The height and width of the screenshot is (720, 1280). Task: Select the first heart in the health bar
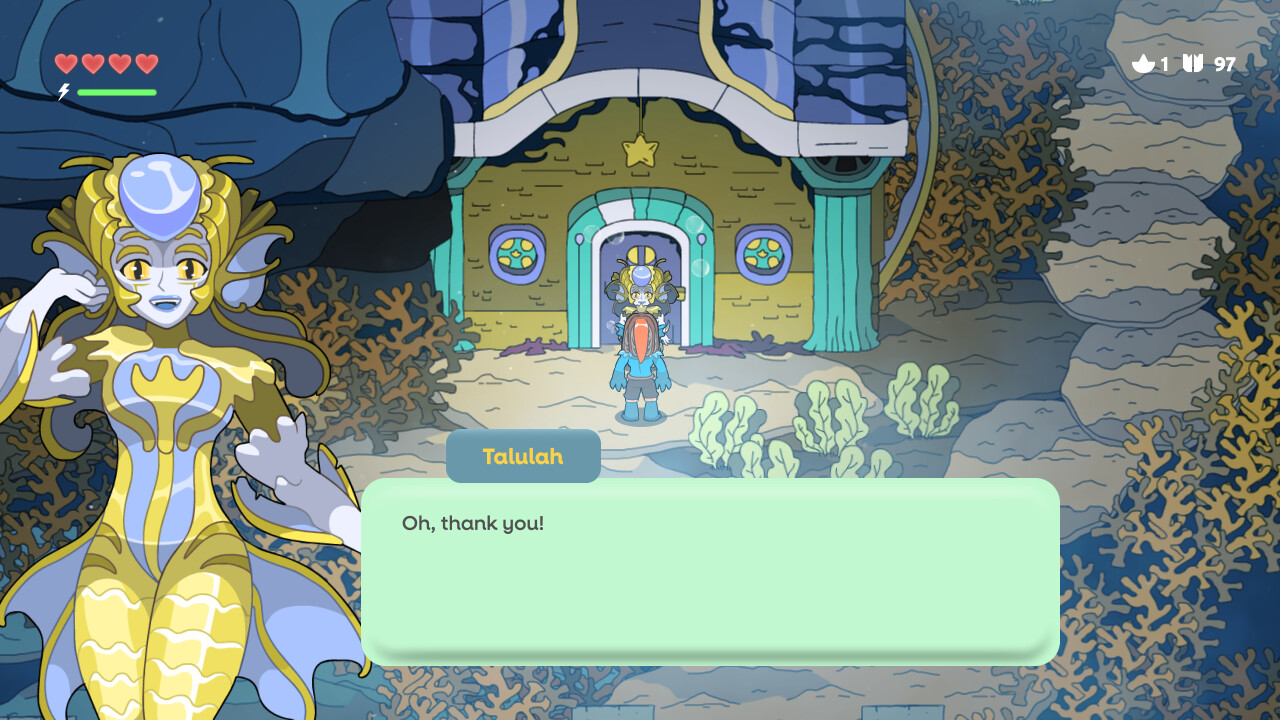65,63
